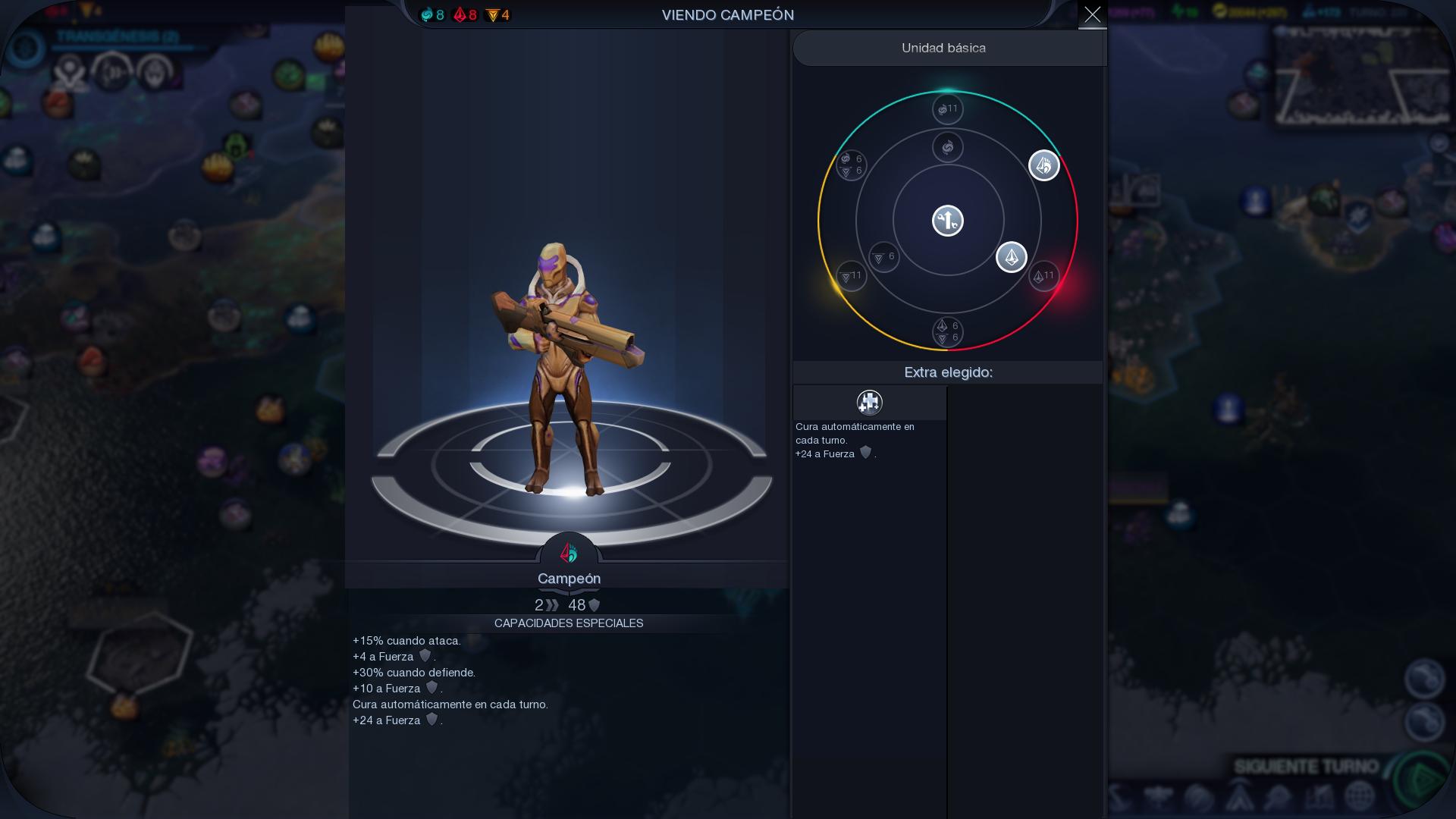The width and height of the screenshot is (1456, 819).
Task: Close the Viendo Campeón window
Action: pos(1092,14)
